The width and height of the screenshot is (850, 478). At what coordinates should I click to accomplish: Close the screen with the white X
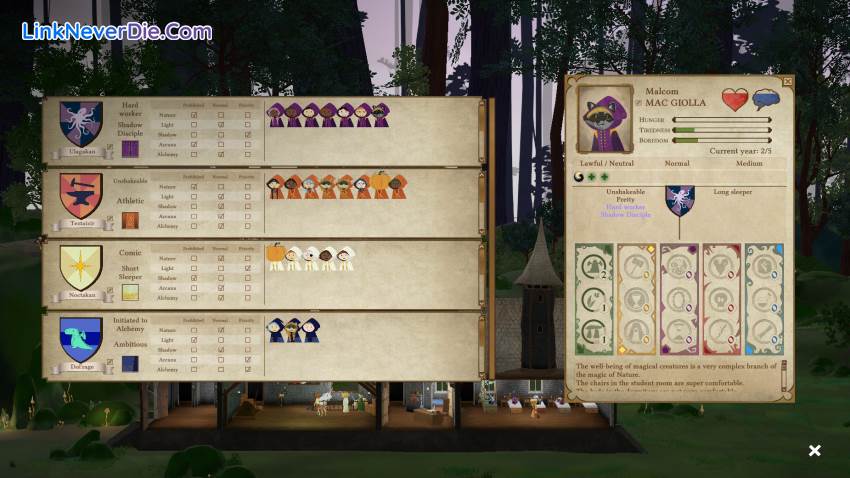coord(814,451)
